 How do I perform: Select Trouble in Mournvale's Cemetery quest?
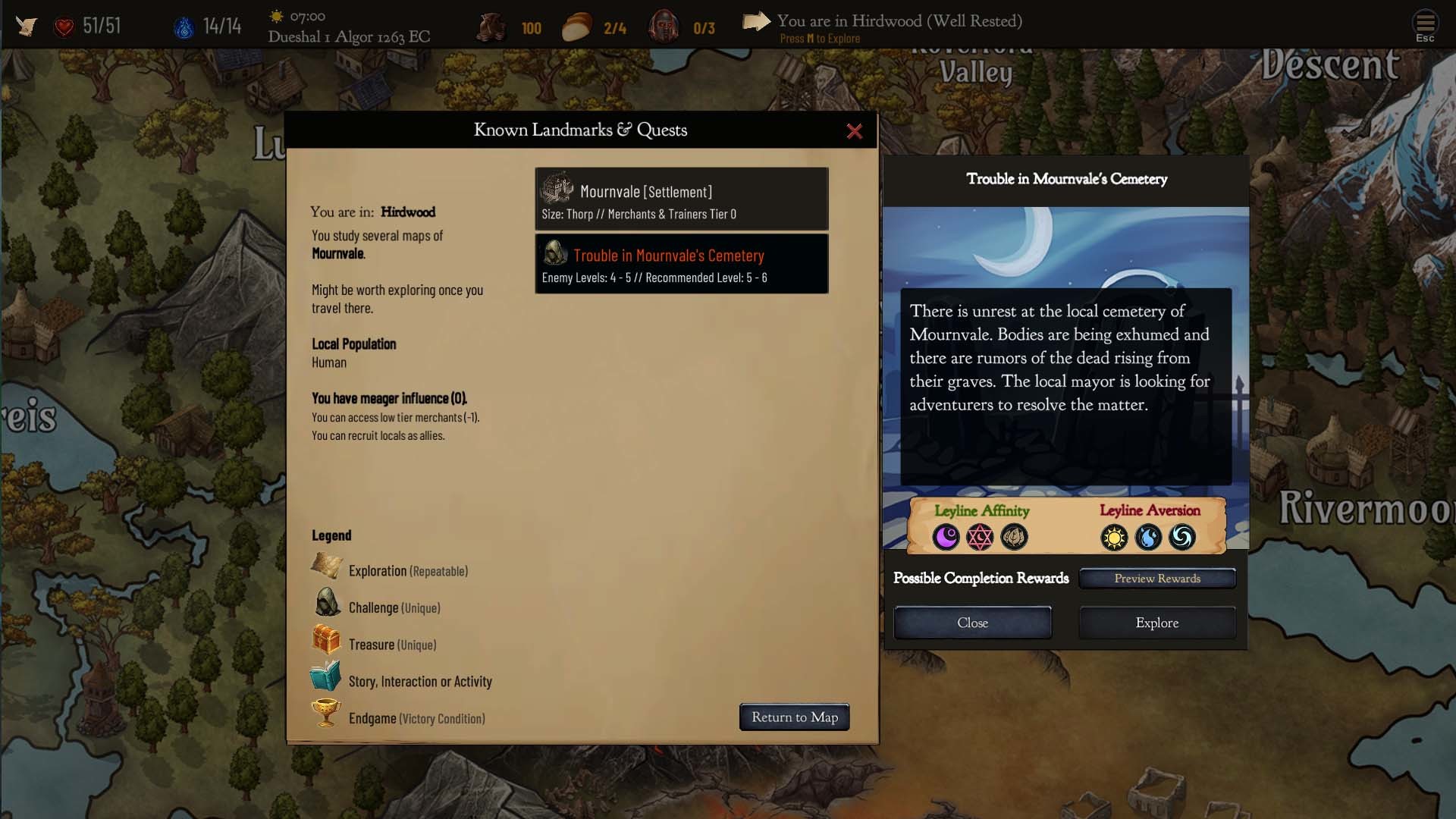tap(681, 264)
